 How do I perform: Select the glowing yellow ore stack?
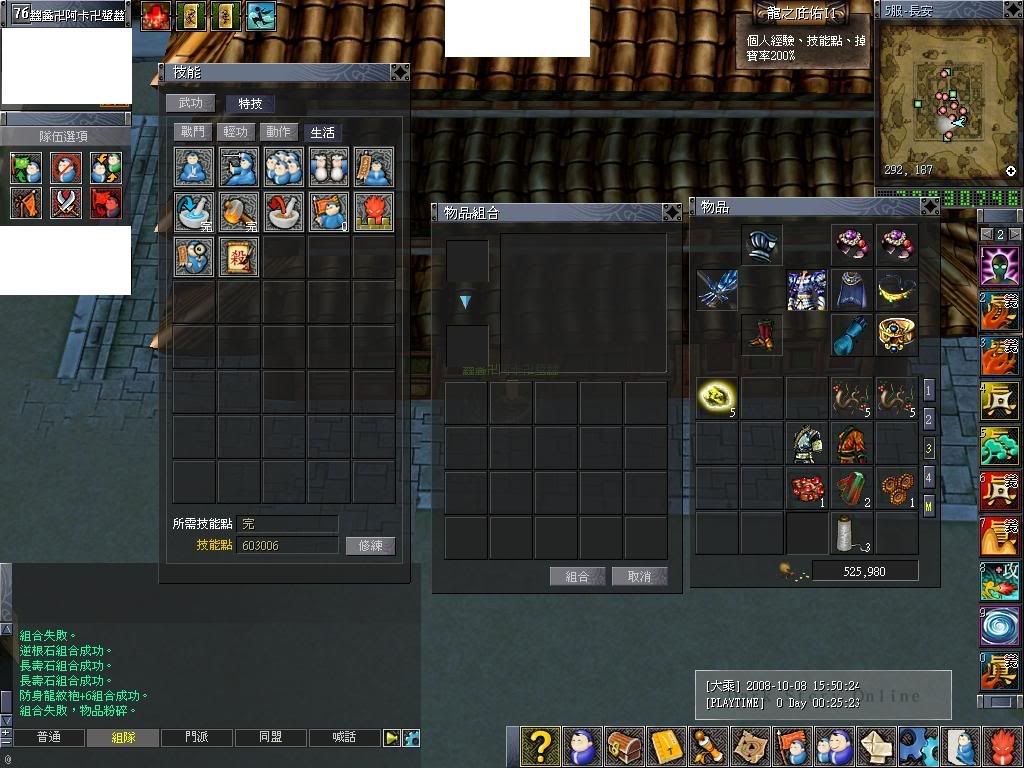[x=716, y=397]
